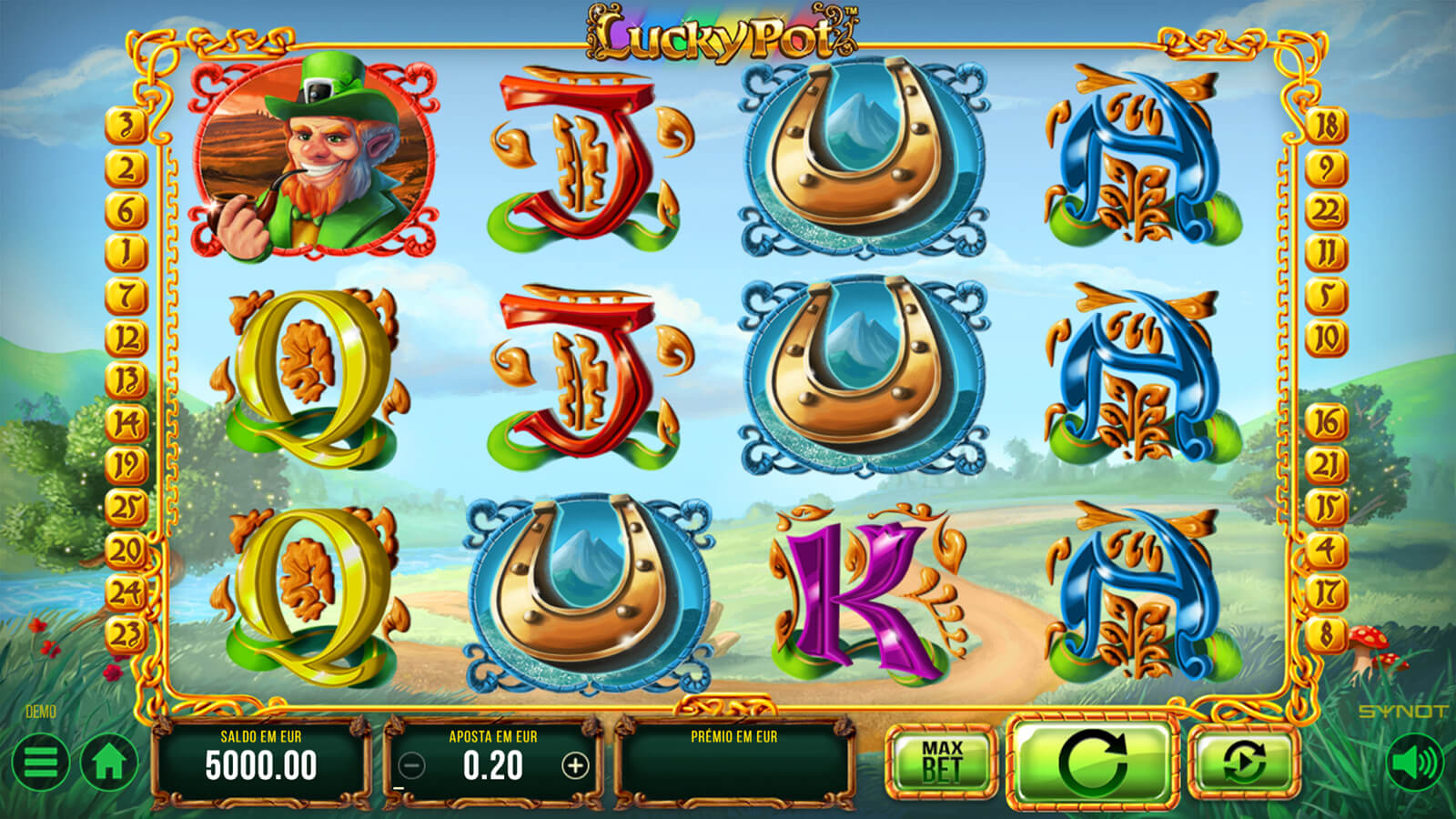
Task: Toggle the sound speaker icon
Action: tap(1415, 763)
